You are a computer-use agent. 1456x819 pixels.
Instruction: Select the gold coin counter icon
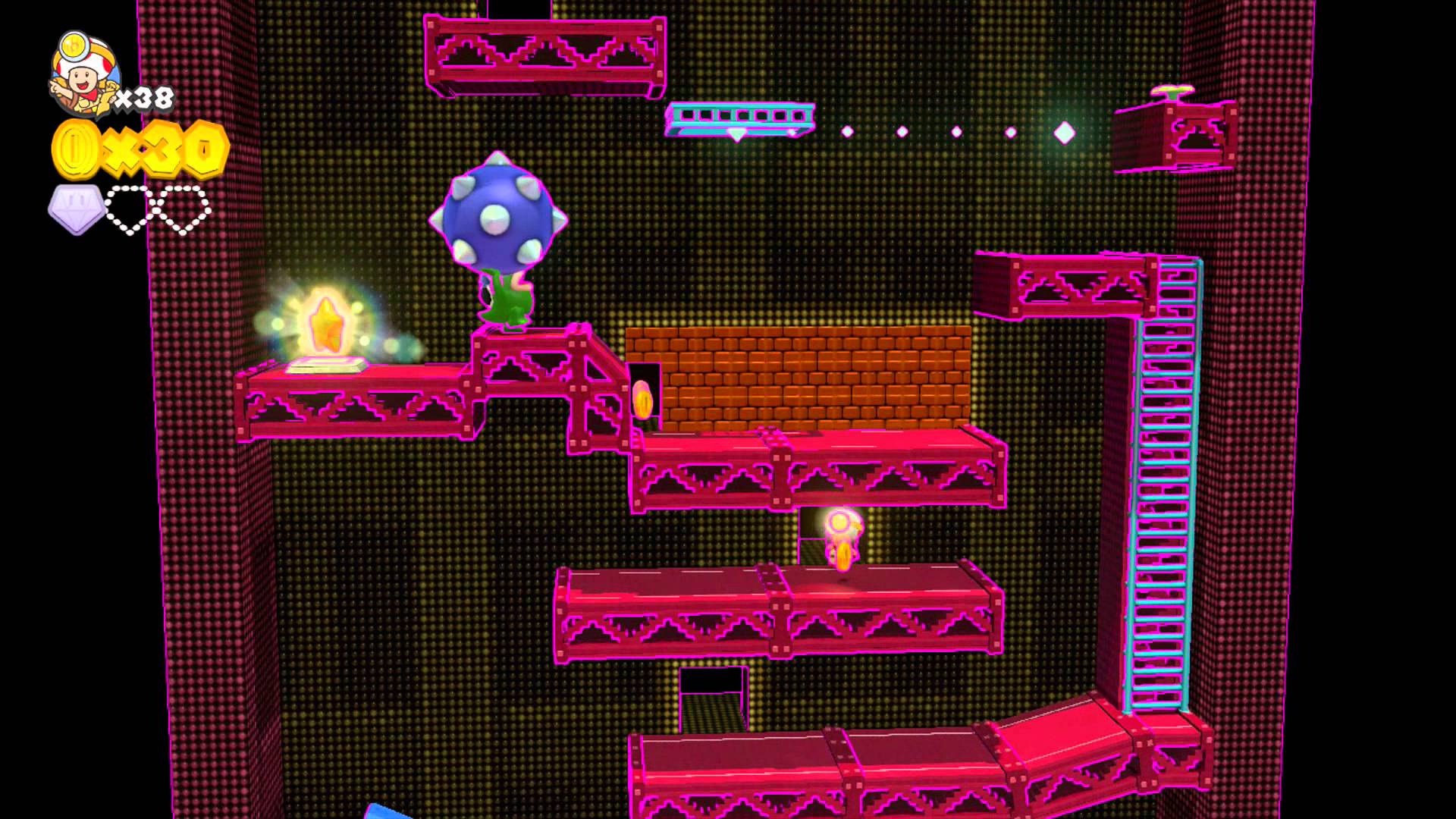(75, 149)
